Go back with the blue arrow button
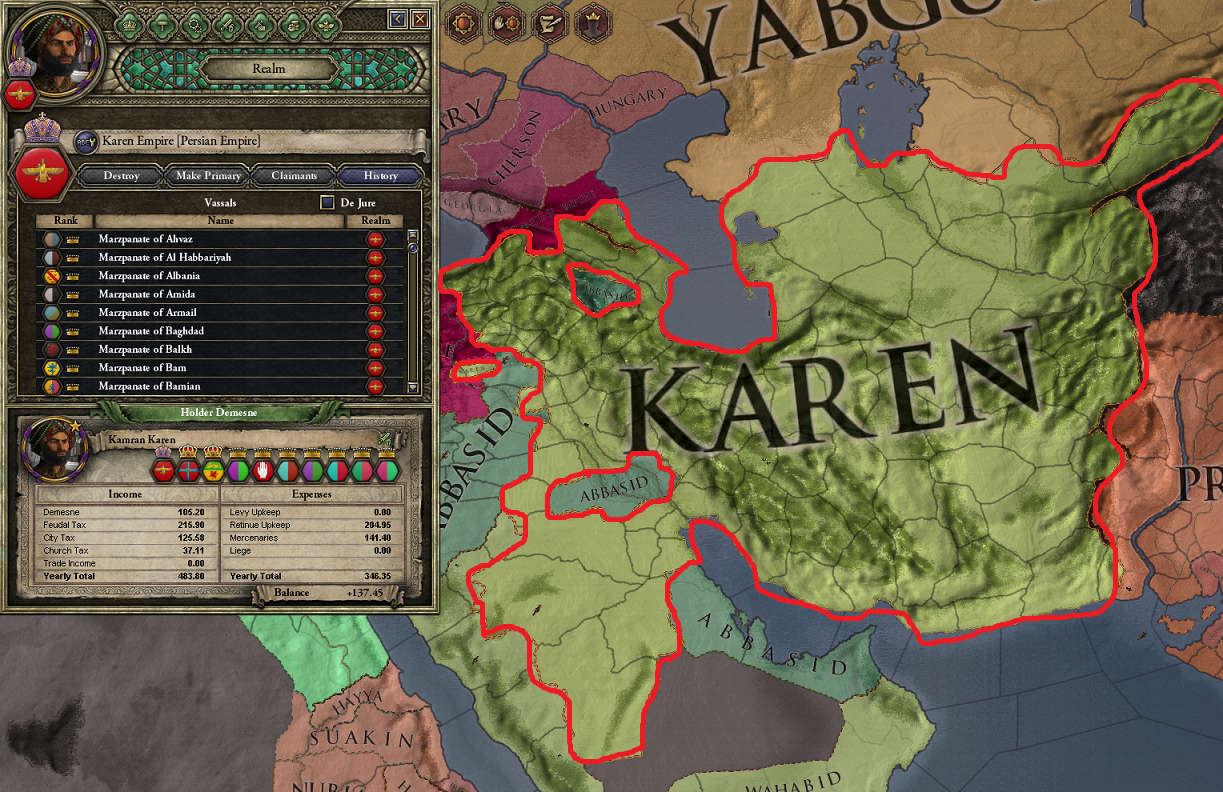This screenshot has height=792, width=1223. pos(398,19)
